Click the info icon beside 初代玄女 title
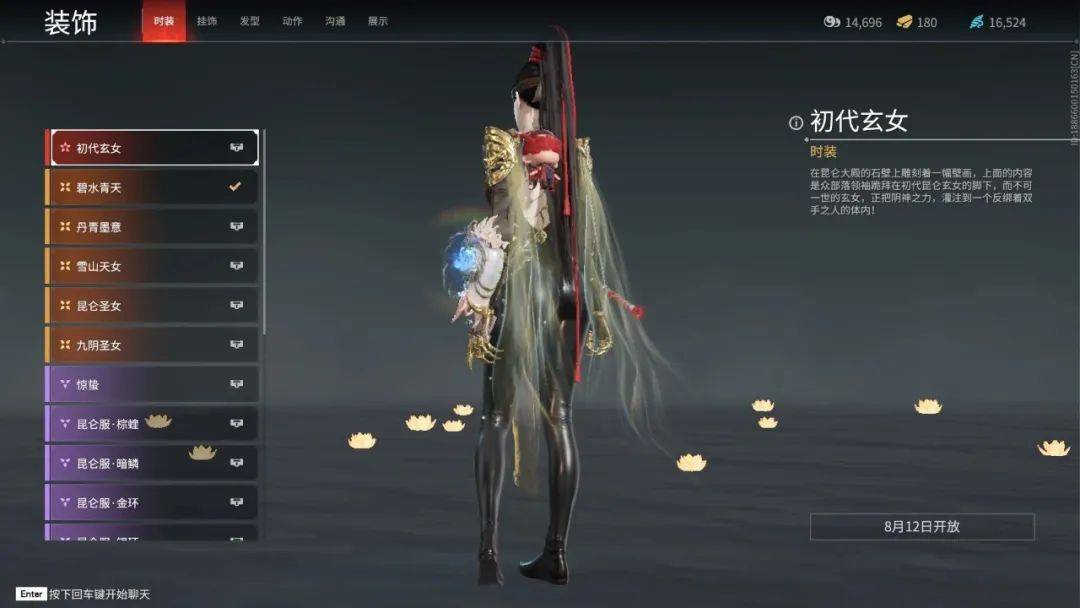 [x=796, y=123]
